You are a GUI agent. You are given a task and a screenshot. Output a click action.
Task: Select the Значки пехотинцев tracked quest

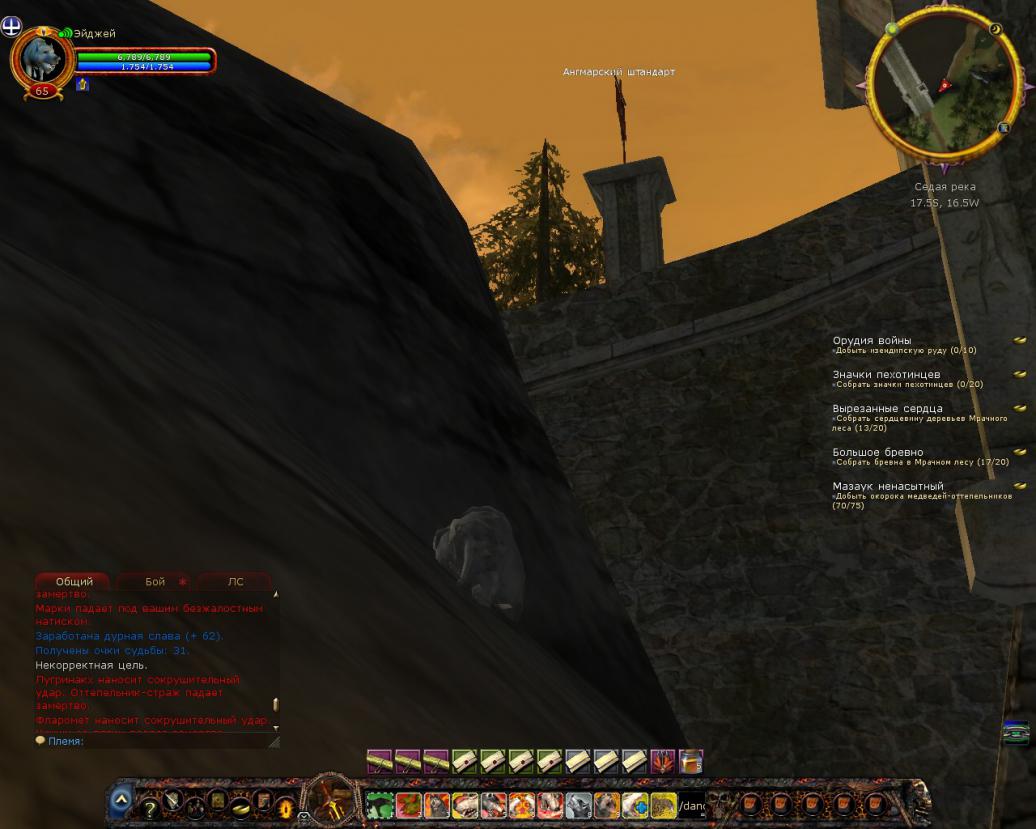[x=886, y=375]
